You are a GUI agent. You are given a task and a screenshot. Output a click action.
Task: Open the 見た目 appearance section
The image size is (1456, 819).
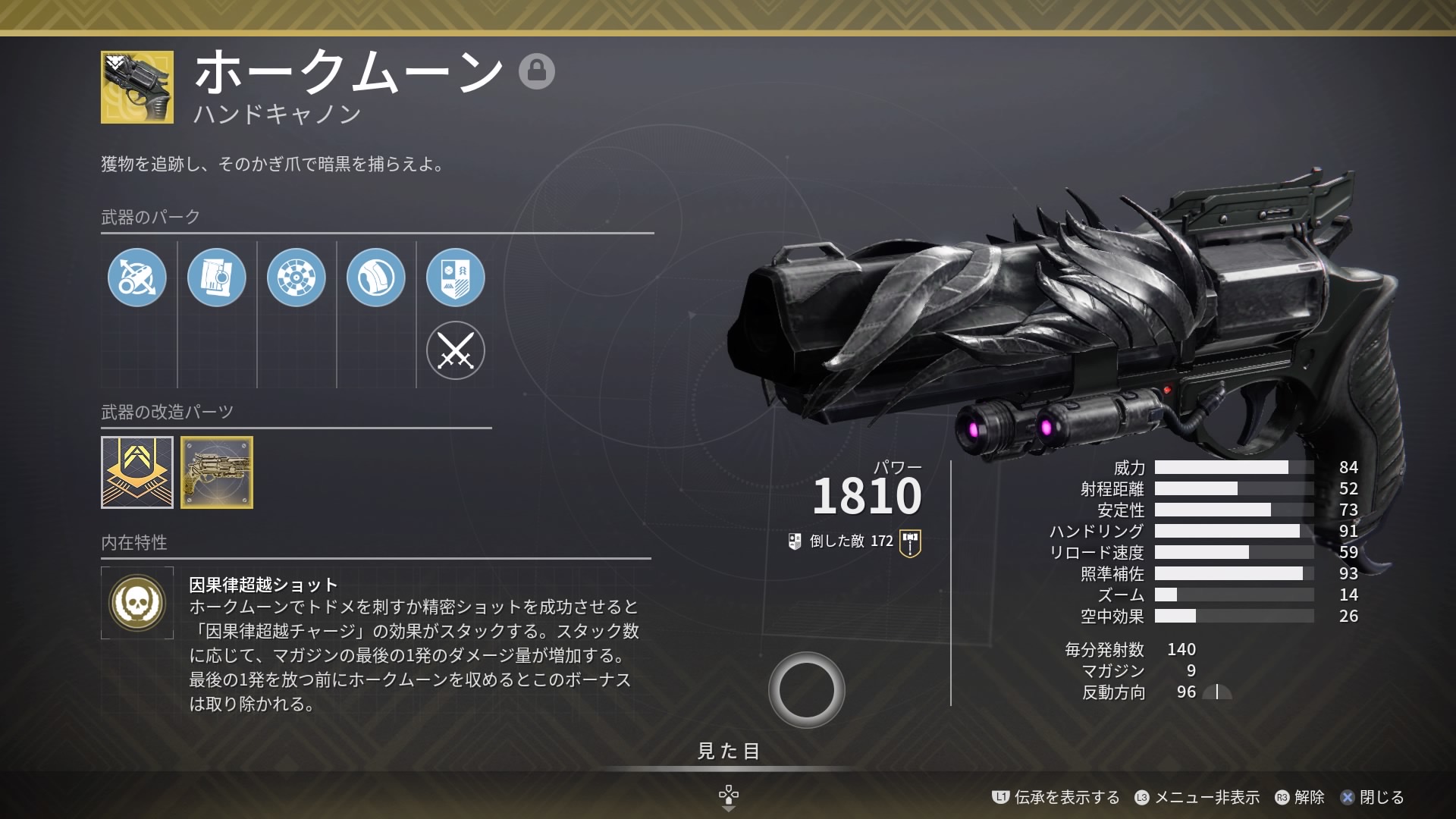(x=728, y=751)
